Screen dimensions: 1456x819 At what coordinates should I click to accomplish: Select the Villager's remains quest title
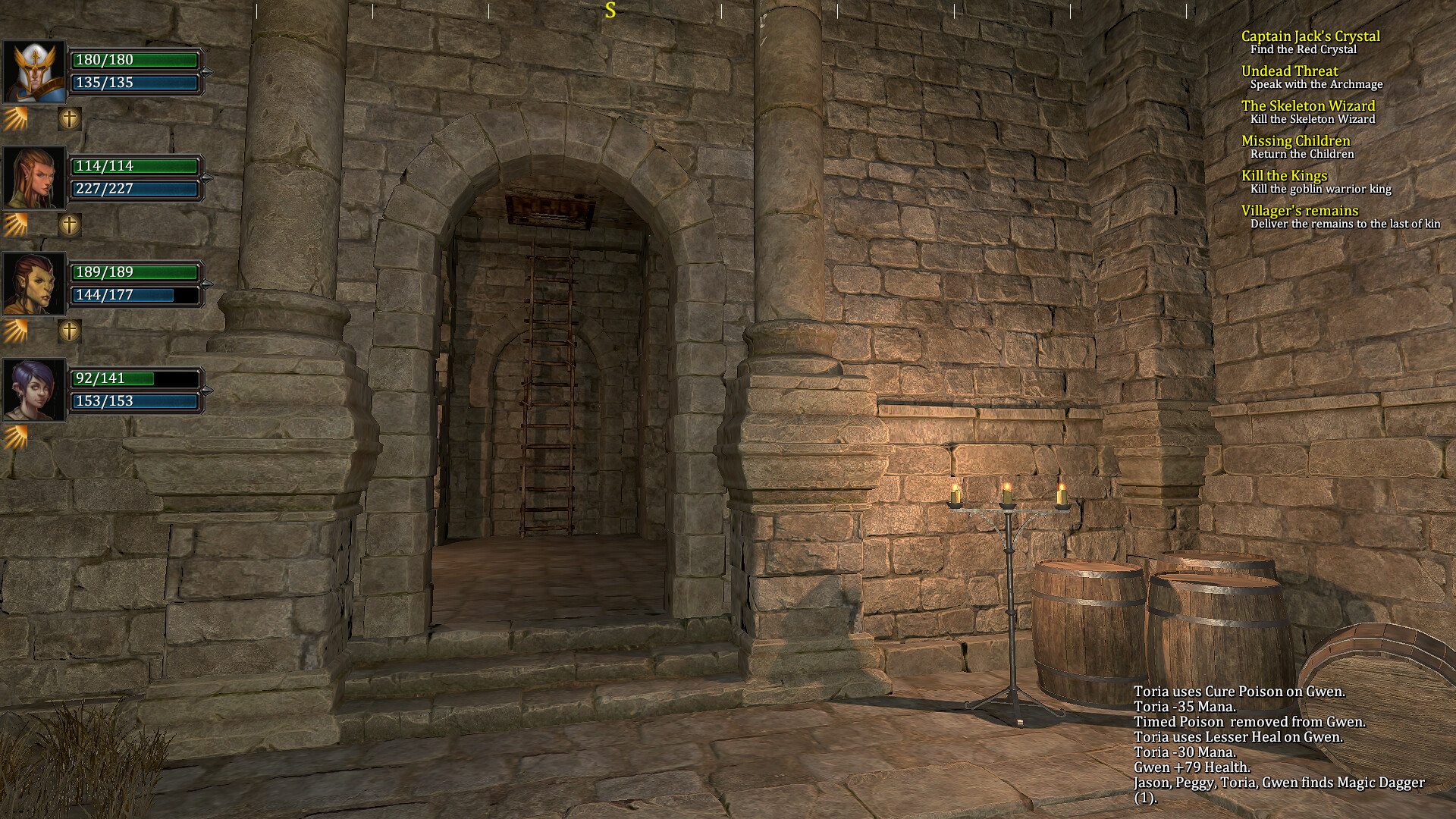tap(1298, 211)
